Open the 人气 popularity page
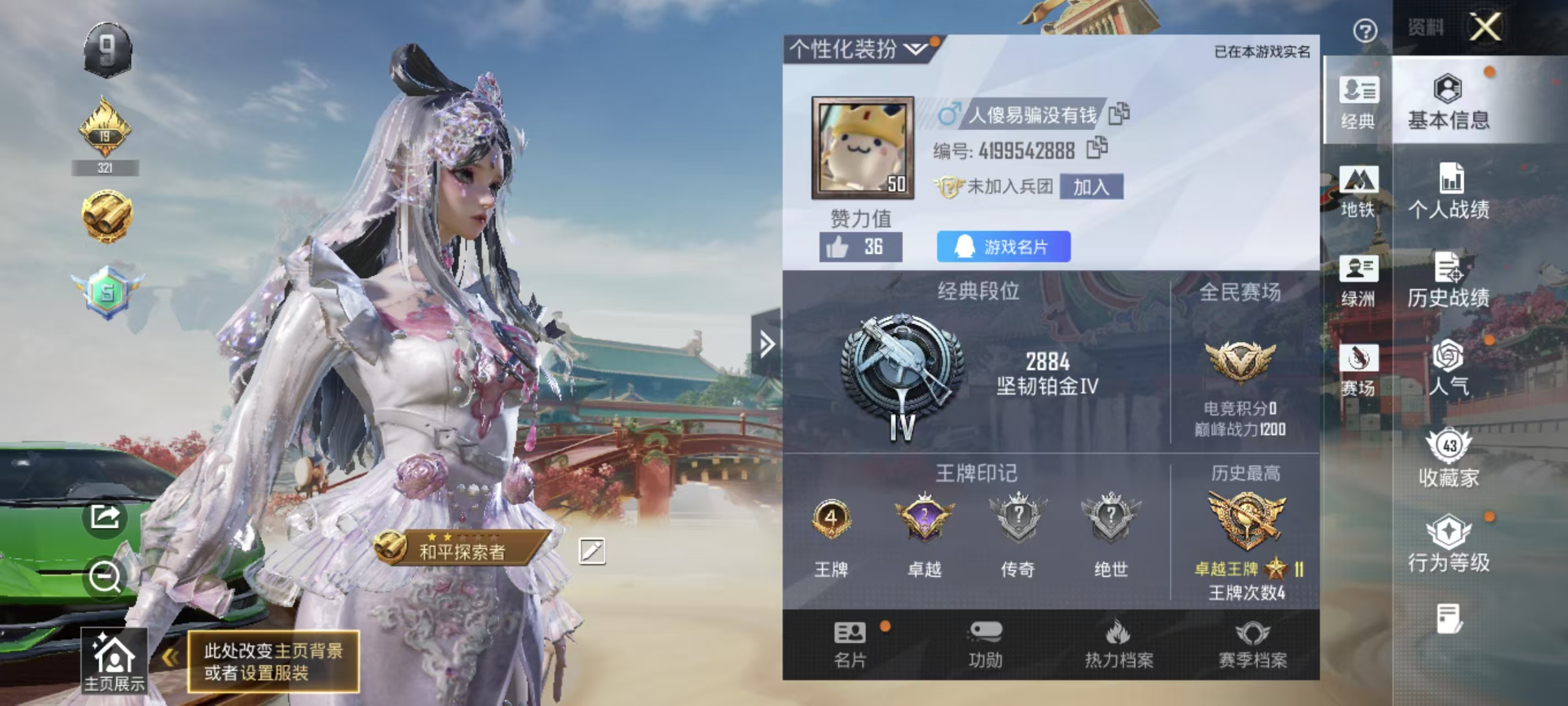Viewport: 1568px width, 706px height. coord(1448,368)
